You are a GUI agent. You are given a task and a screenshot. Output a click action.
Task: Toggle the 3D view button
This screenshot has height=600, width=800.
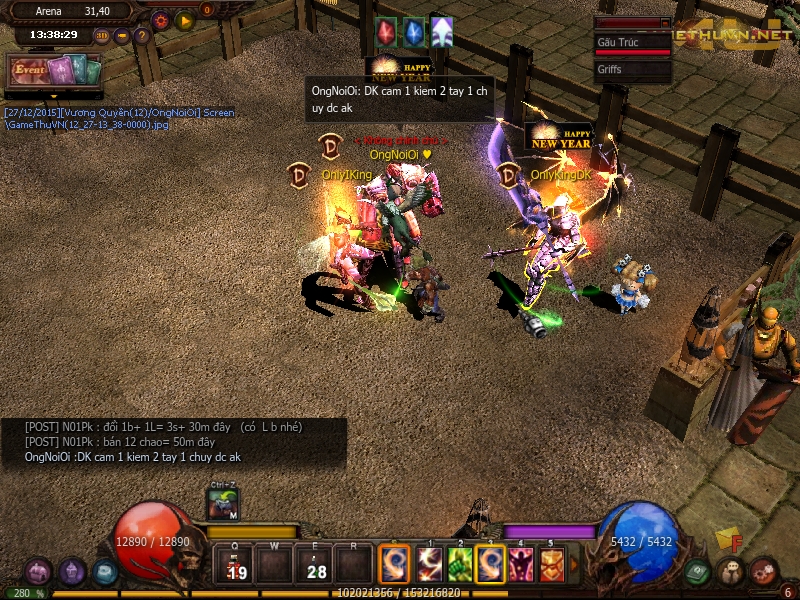103,36
